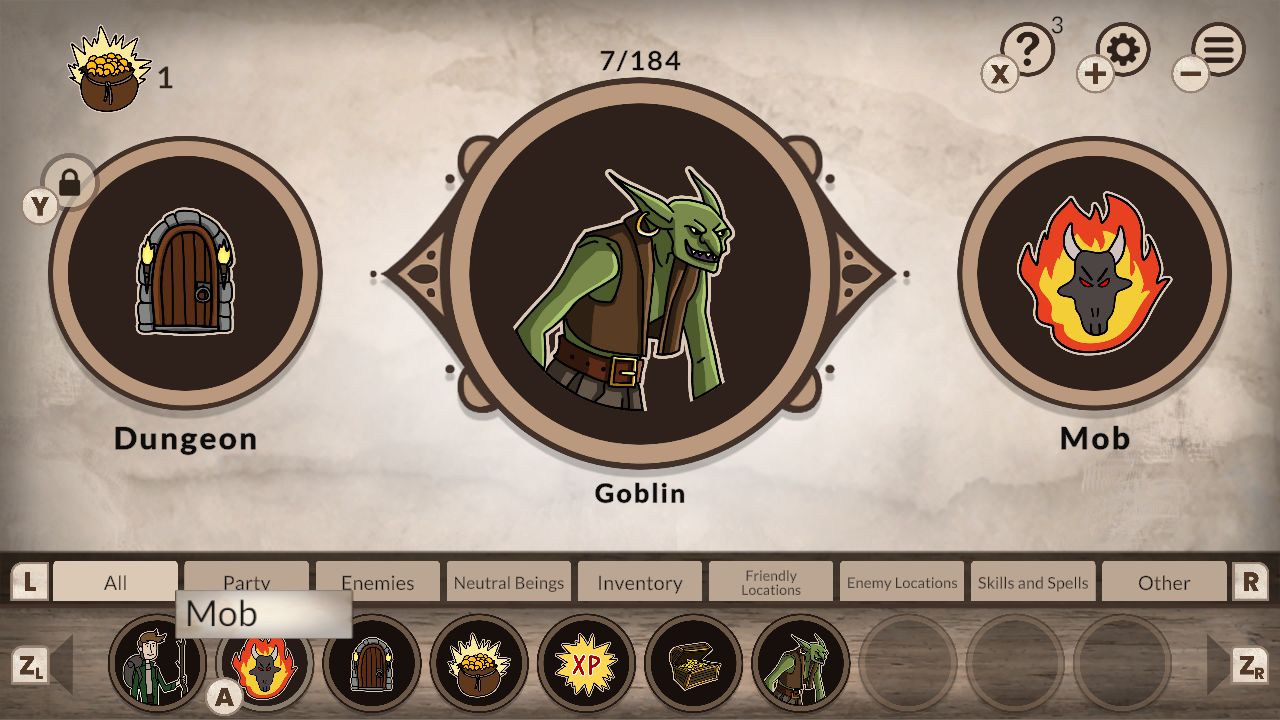Click the dungeon door icon in bottom carousel
This screenshot has height=720, width=1280.
tap(371, 663)
